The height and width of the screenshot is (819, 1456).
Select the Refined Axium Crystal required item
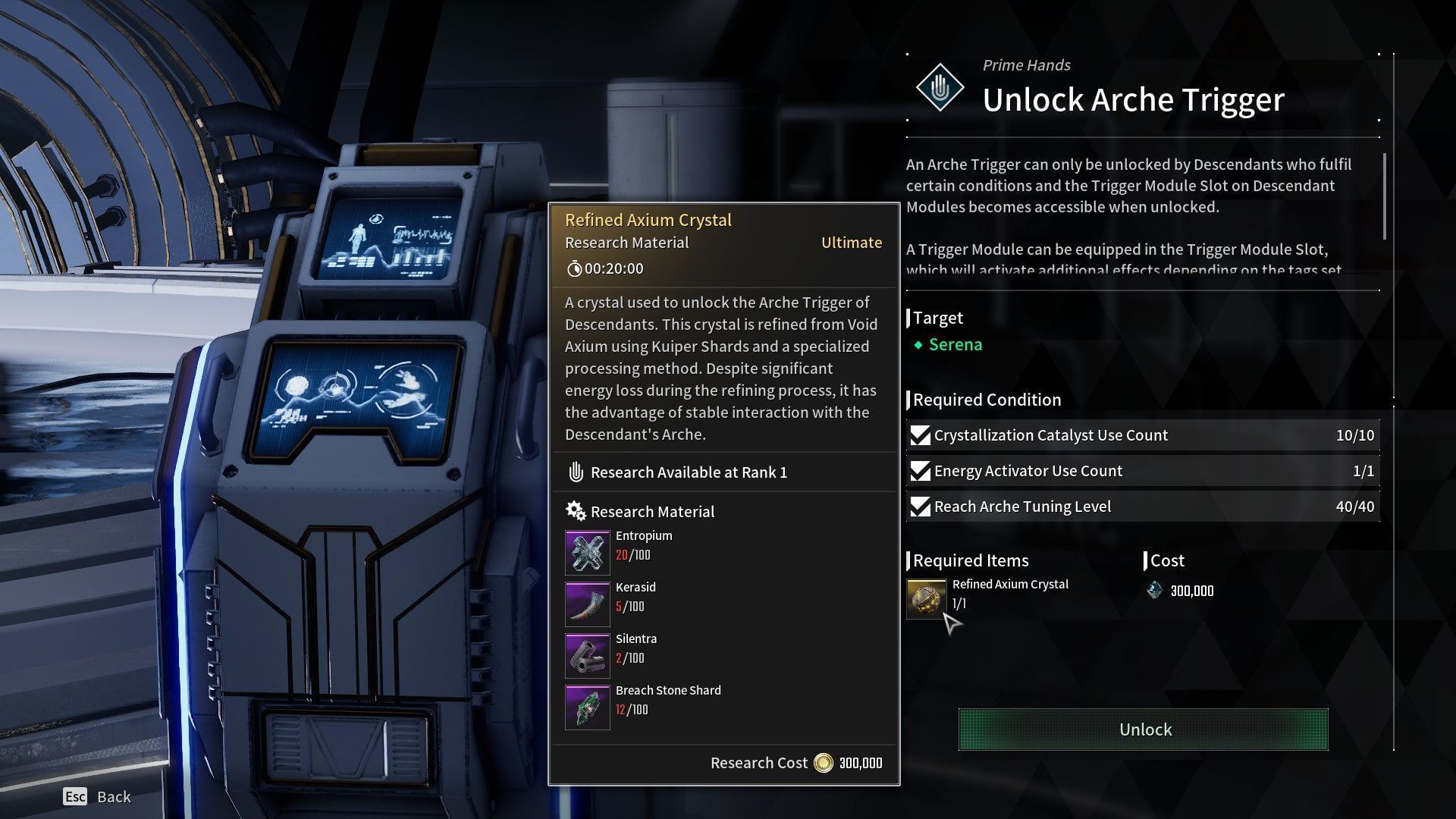click(927, 599)
